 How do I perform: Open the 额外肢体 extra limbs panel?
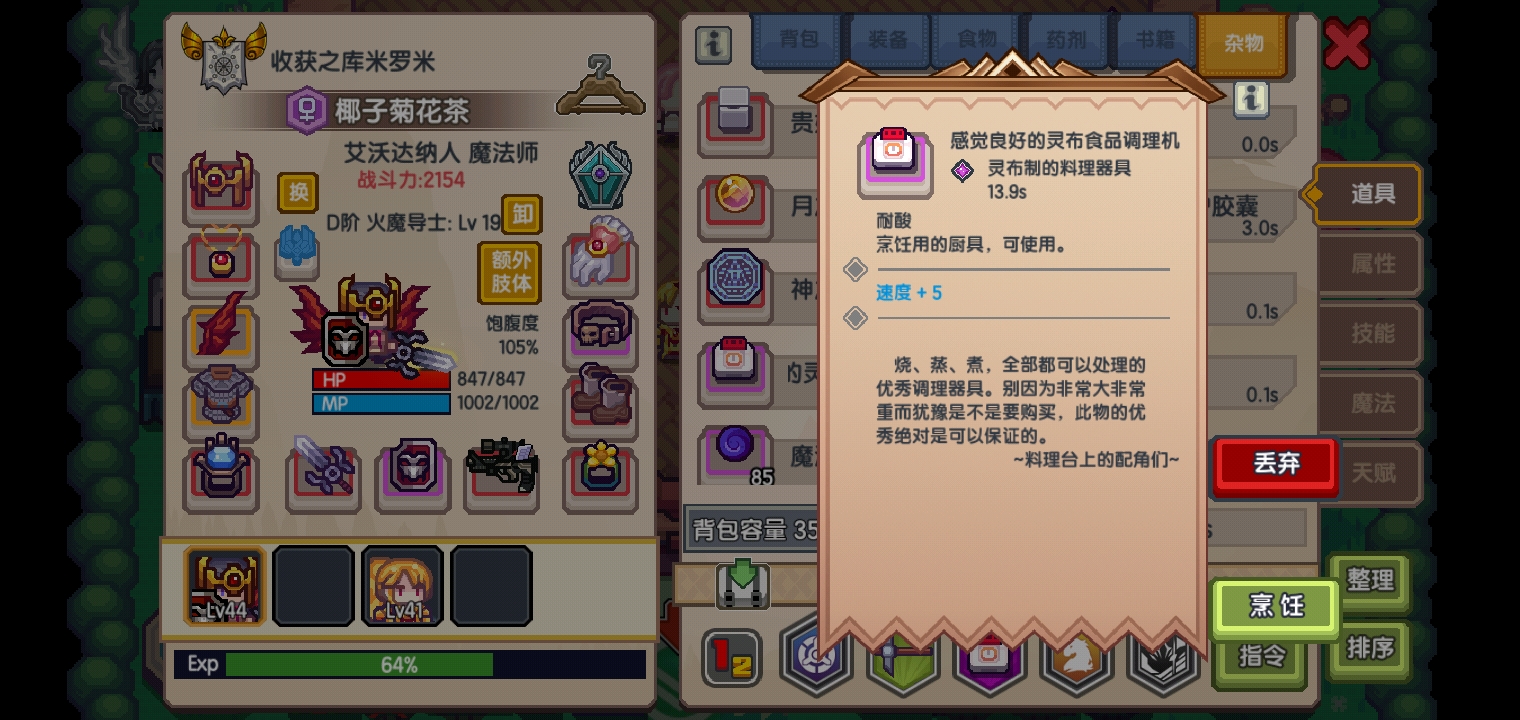(x=510, y=272)
